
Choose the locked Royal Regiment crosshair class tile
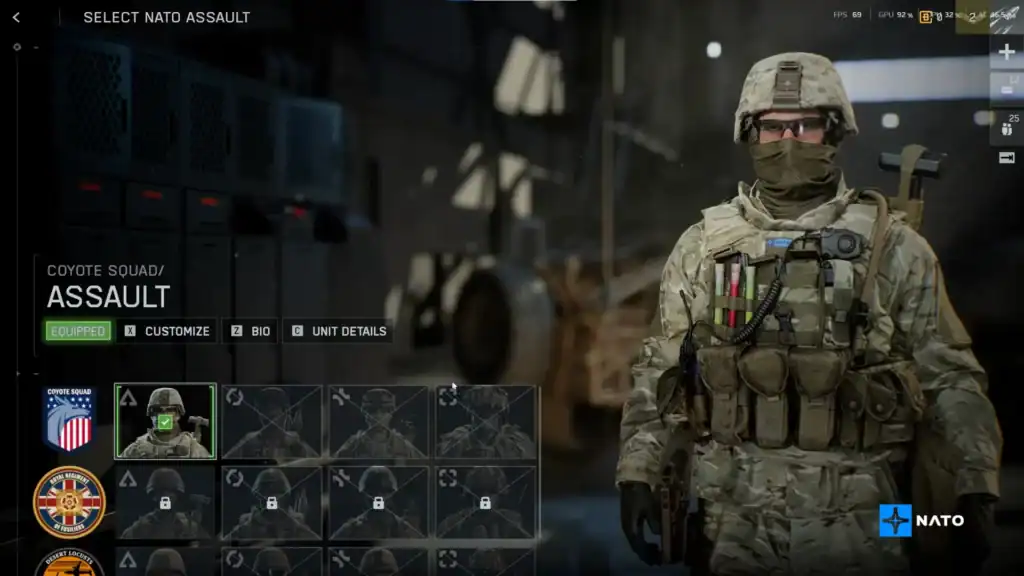click(x=486, y=502)
